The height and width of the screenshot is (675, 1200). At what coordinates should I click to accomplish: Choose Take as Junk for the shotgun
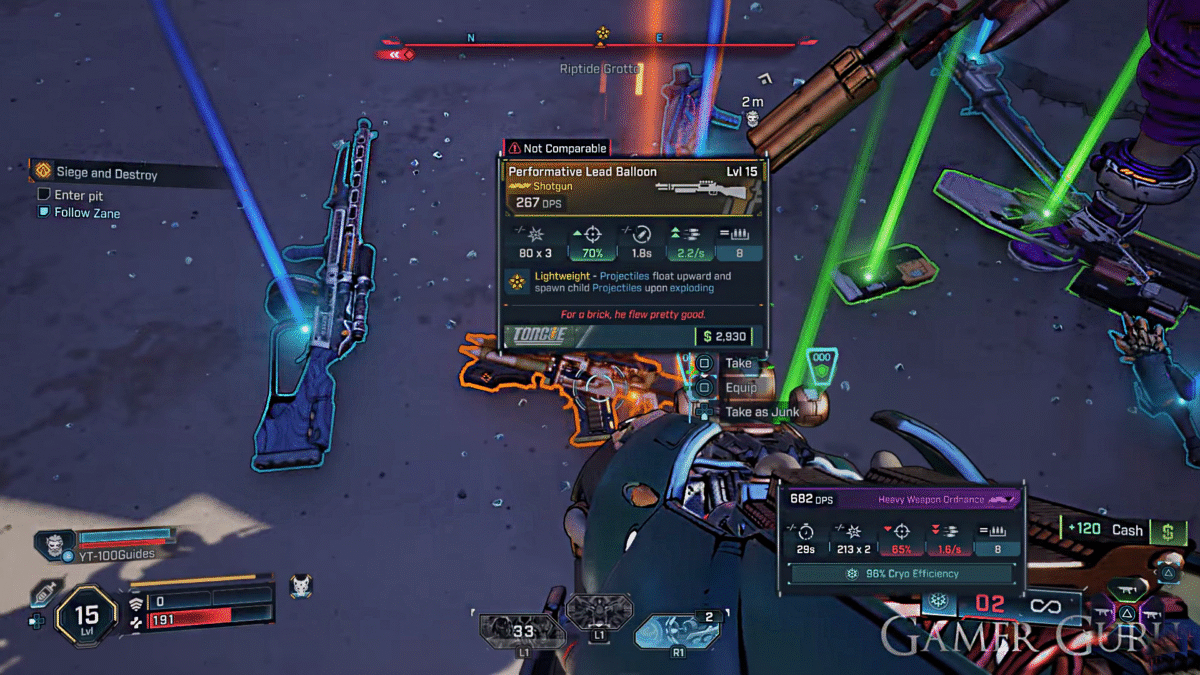pyautogui.click(x=761, y=412)
